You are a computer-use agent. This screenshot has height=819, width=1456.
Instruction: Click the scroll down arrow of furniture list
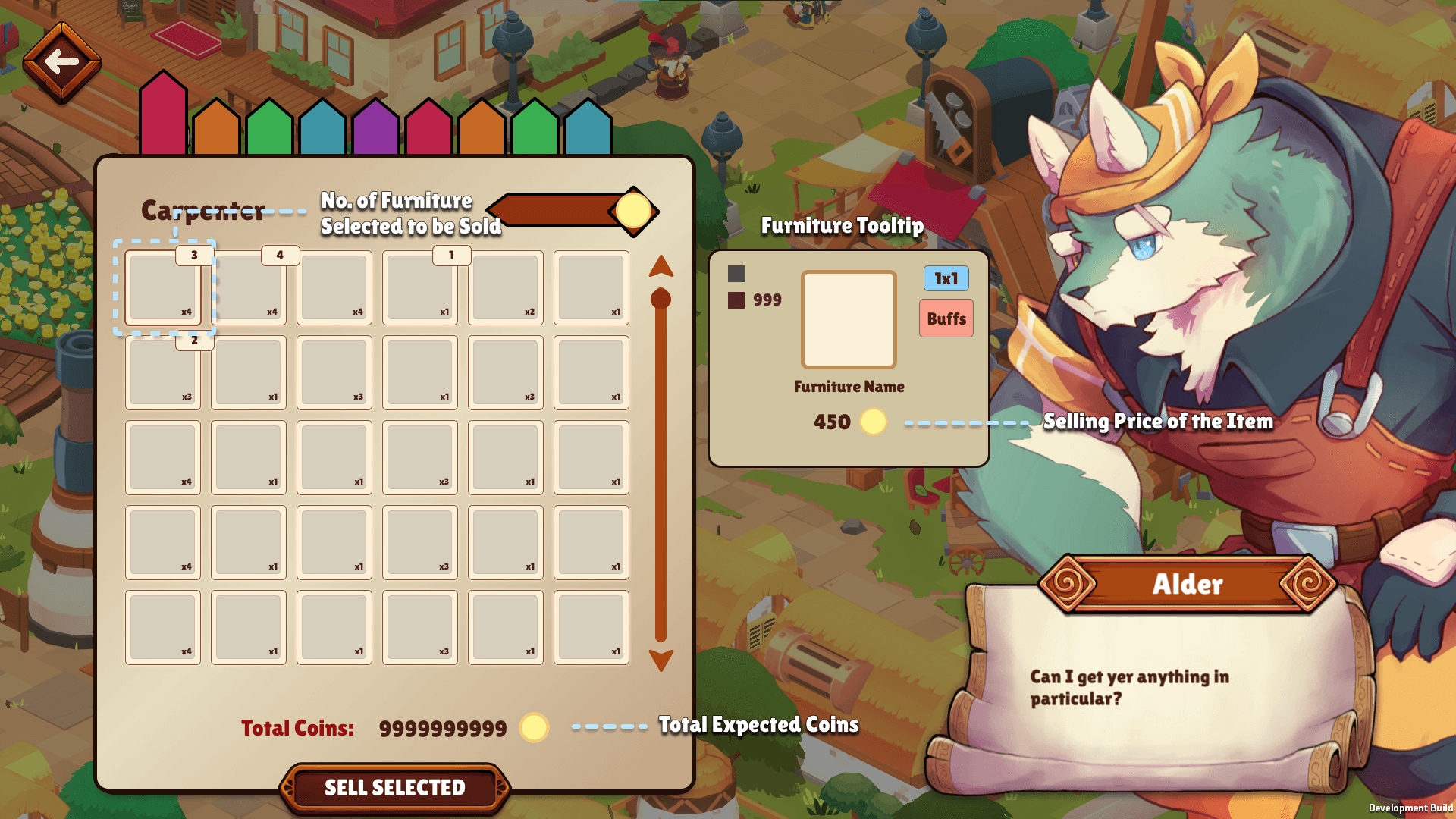[661, 660]
